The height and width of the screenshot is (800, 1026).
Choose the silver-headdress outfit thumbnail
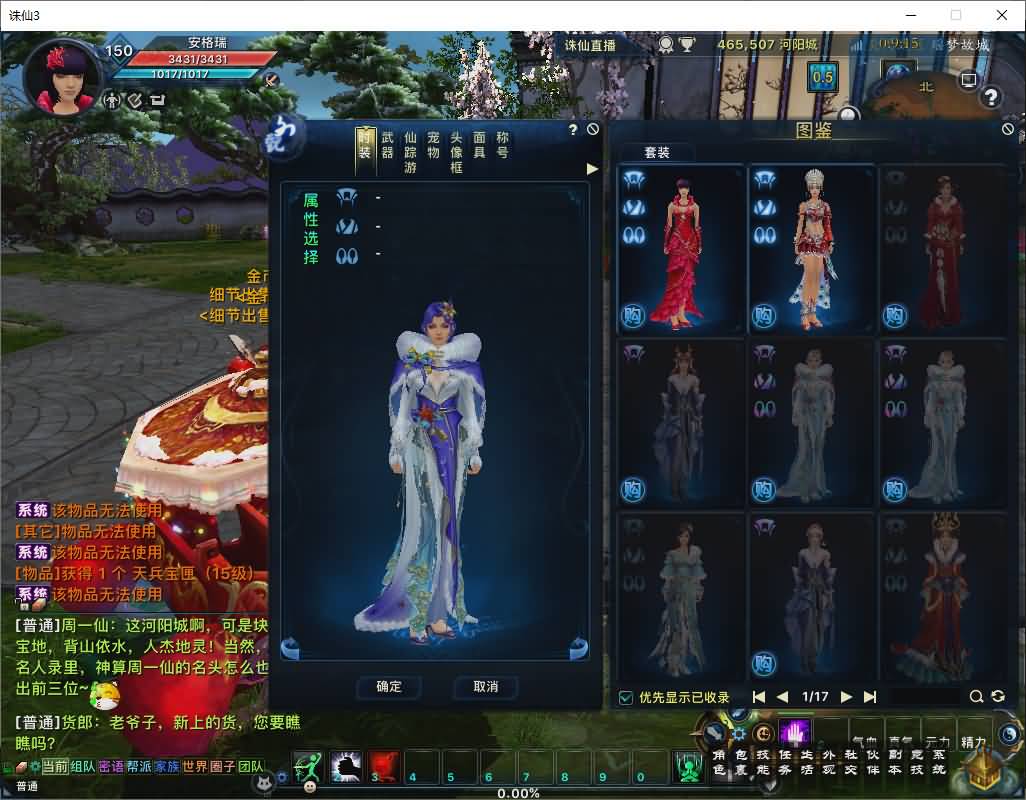(x=811, y=250)
